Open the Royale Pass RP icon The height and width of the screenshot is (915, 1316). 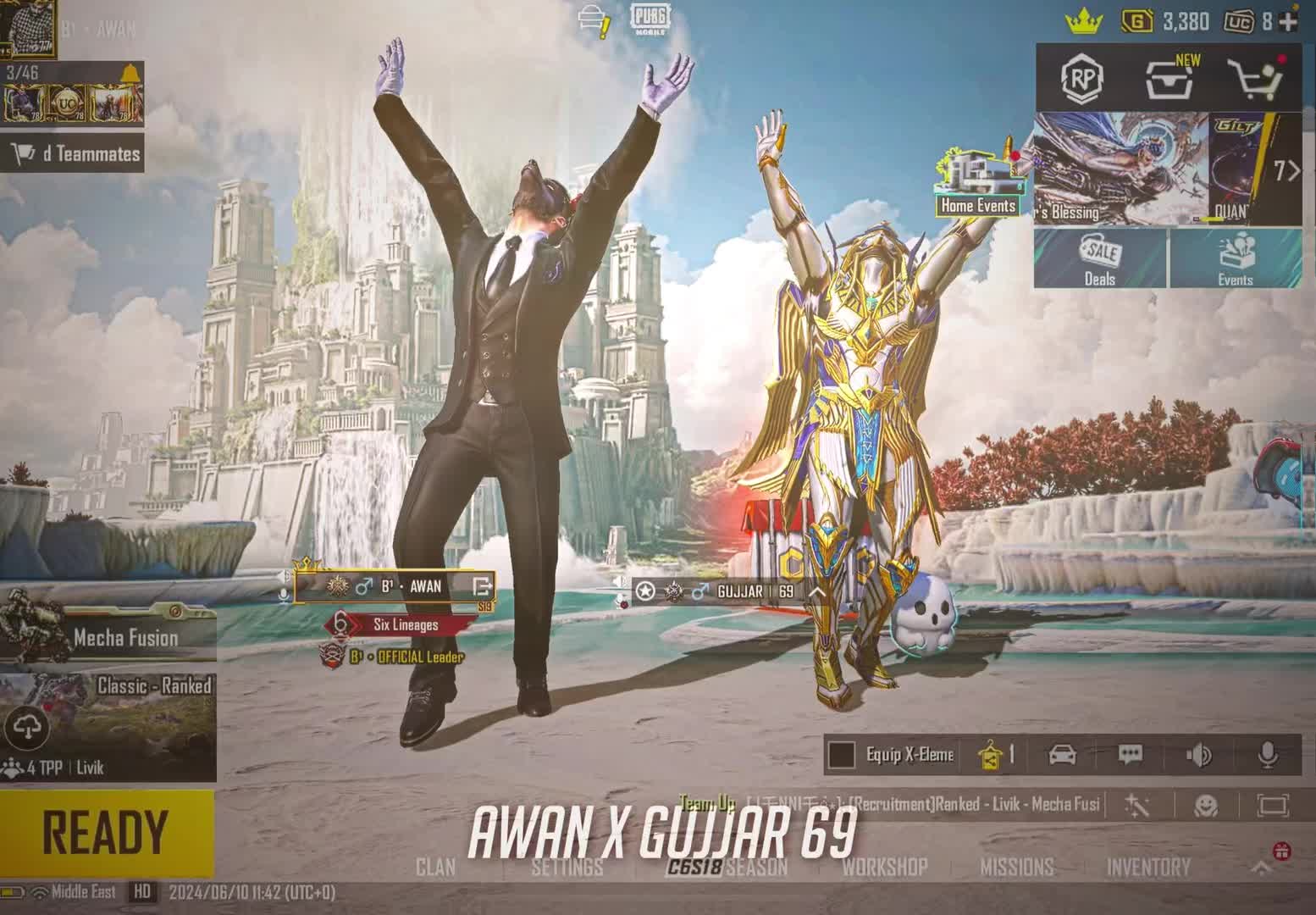click(x=1081, y=79)
